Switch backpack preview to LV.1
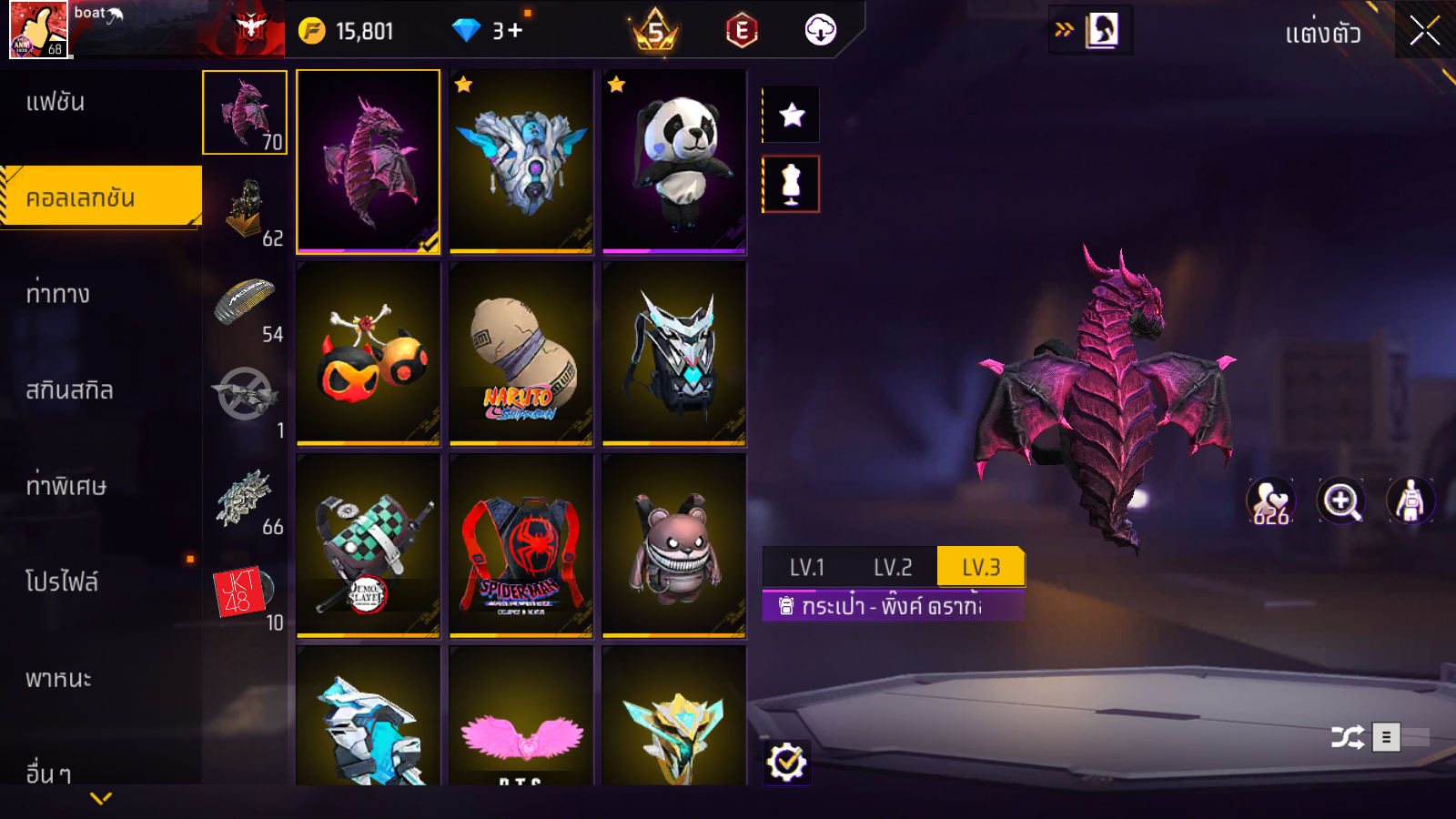Screen dimensions: 1456x819 pos(806,567)
